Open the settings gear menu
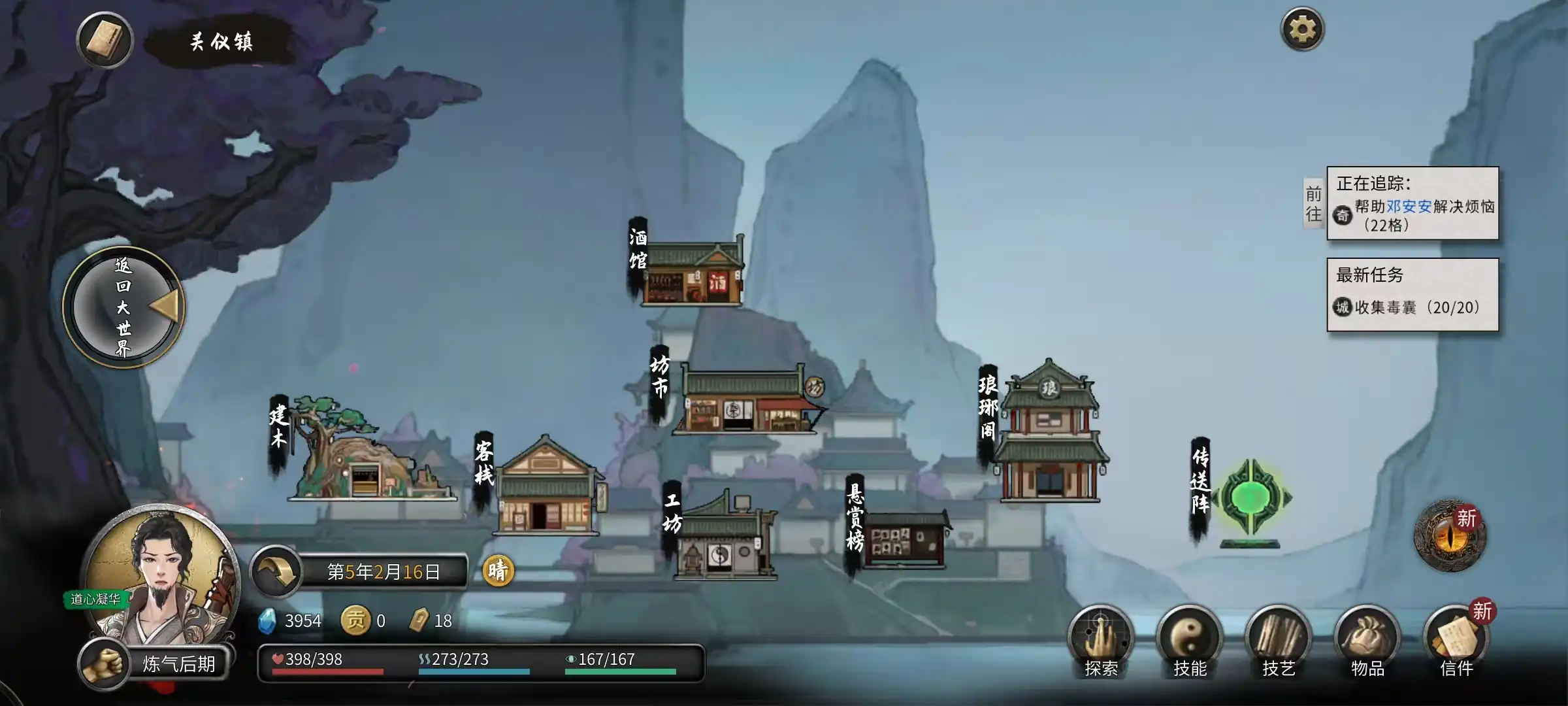Viewport: 1568px width, 706px height. (1301, 29)
